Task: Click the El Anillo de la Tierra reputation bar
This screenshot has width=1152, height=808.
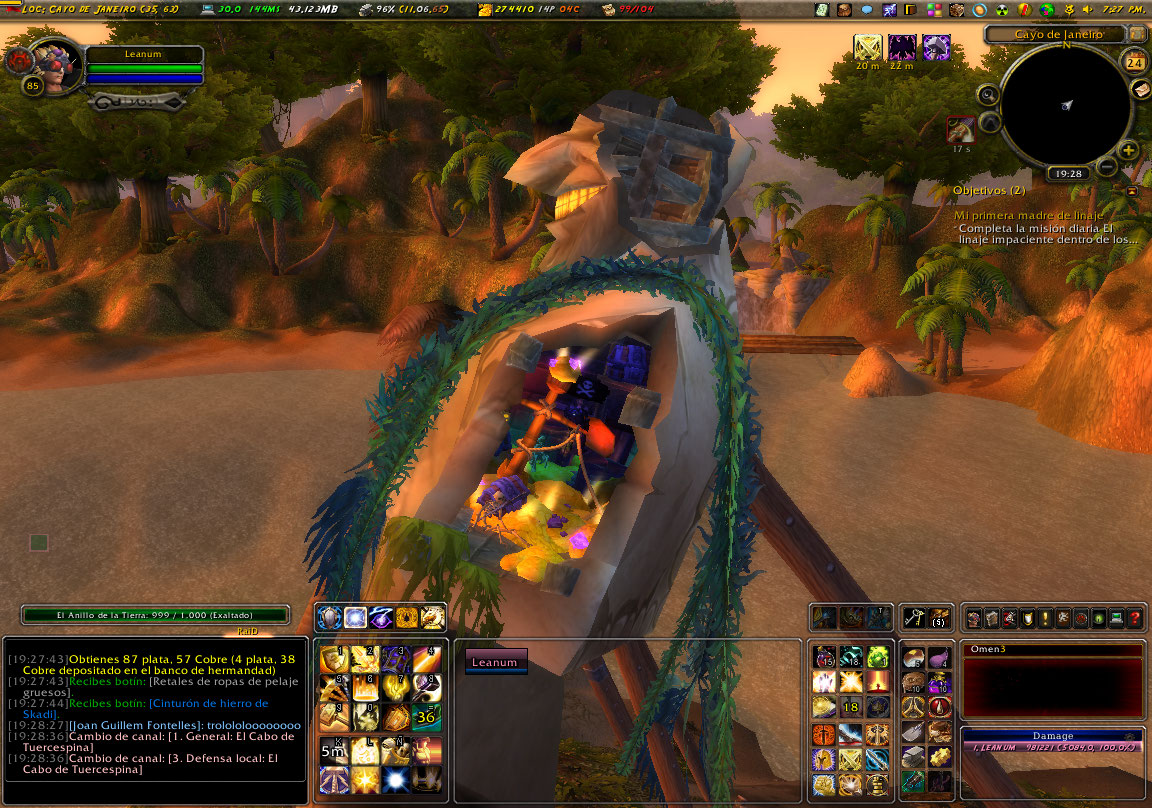Action: point(155,615)
